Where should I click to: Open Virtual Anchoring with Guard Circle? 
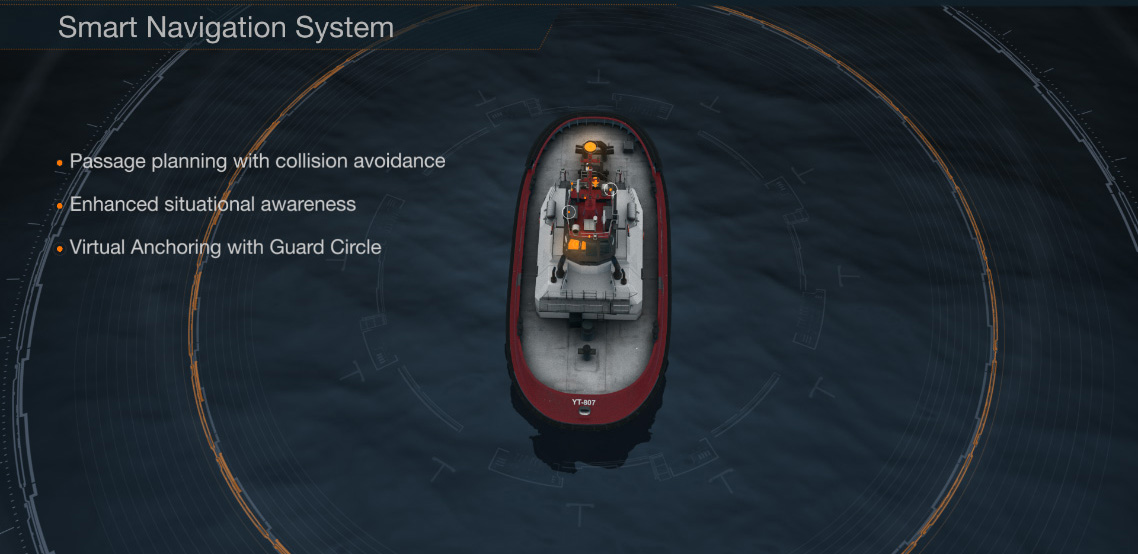[x=225, y=247]
